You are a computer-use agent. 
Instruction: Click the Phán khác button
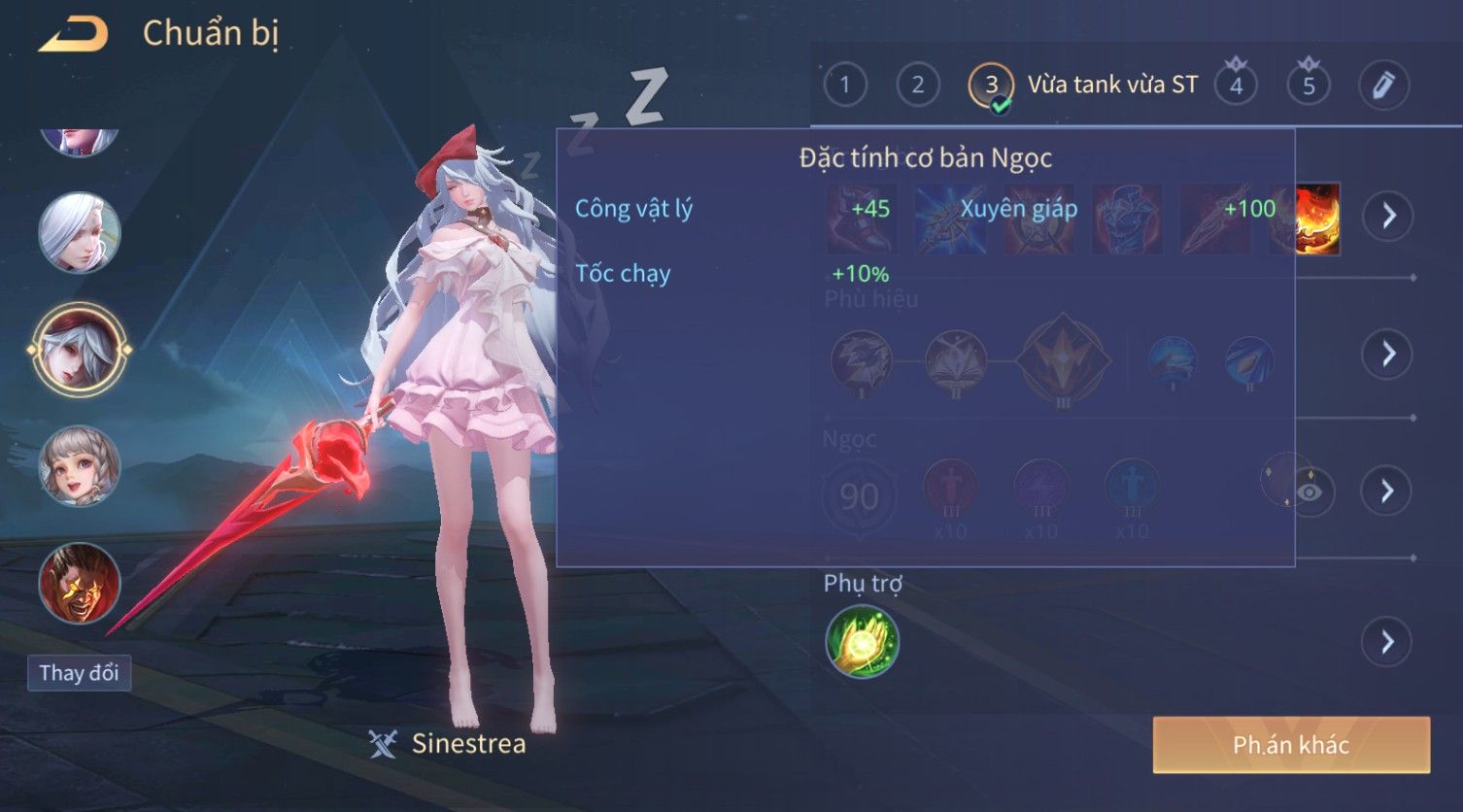[1291, 745]
